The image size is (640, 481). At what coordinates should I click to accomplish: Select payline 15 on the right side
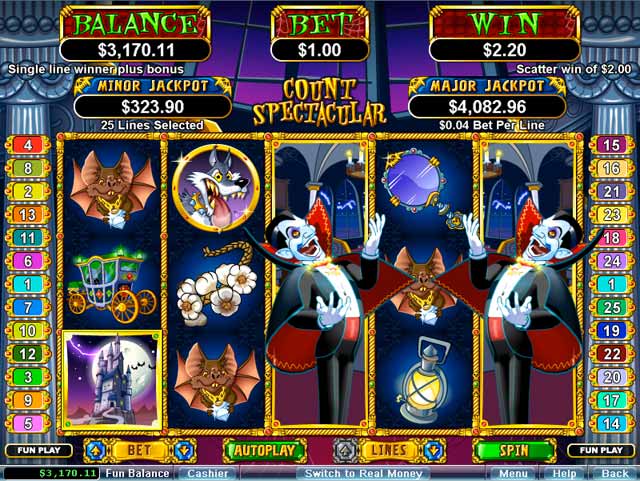pos(611,145)
